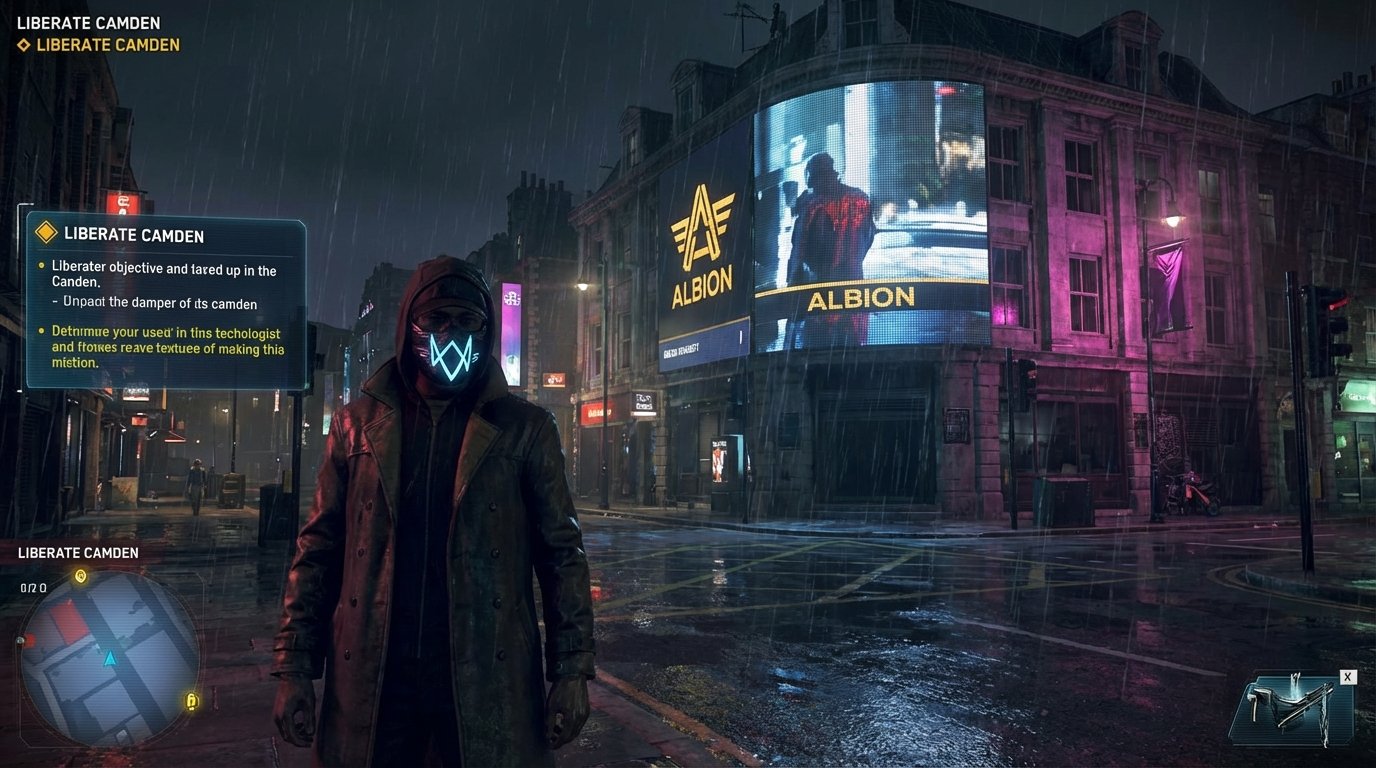Toggle the 0/2 objective counter
Screen dimensions: 1376x768
[x=33, y=587]
